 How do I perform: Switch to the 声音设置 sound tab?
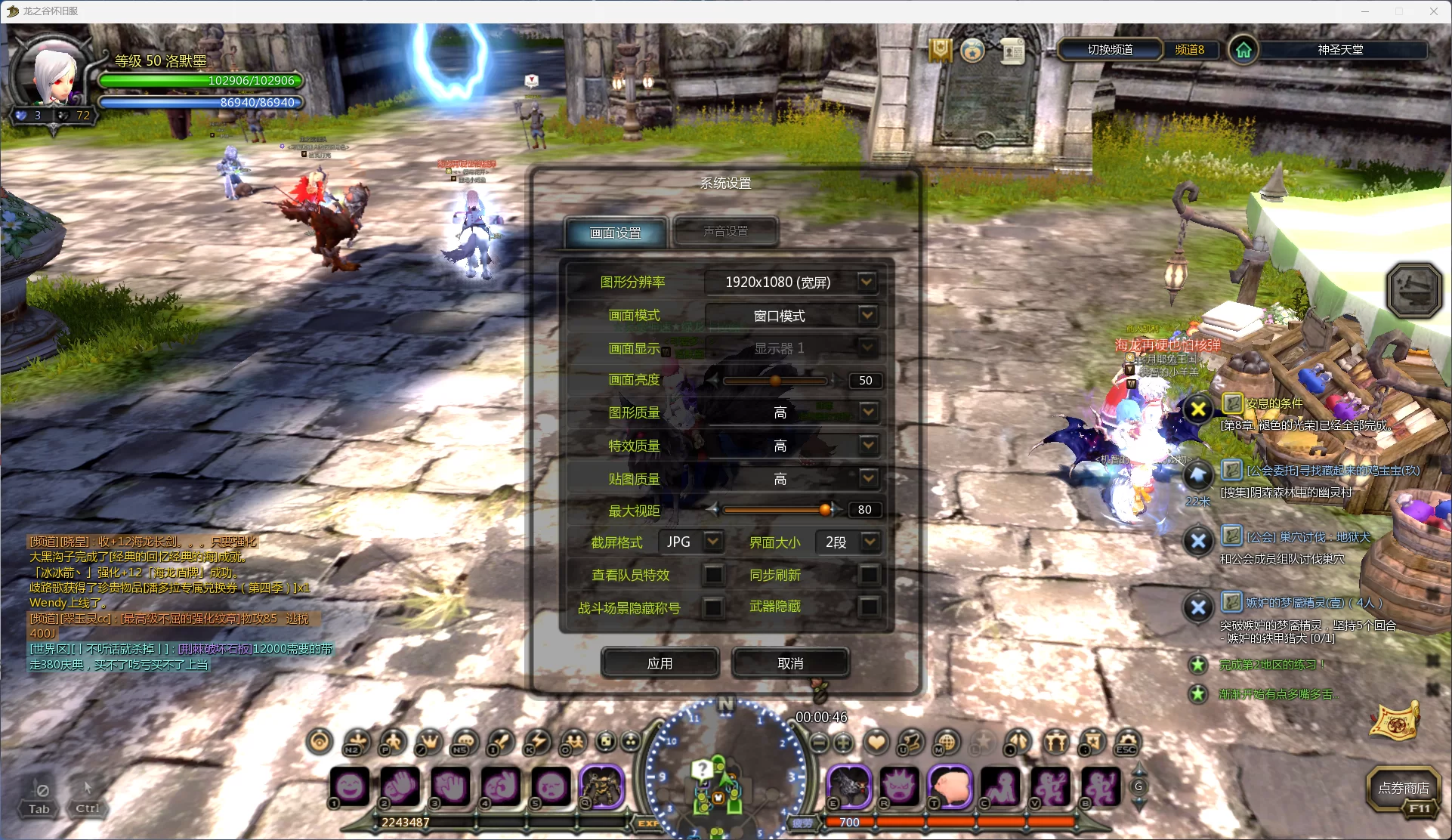point(725,231)
